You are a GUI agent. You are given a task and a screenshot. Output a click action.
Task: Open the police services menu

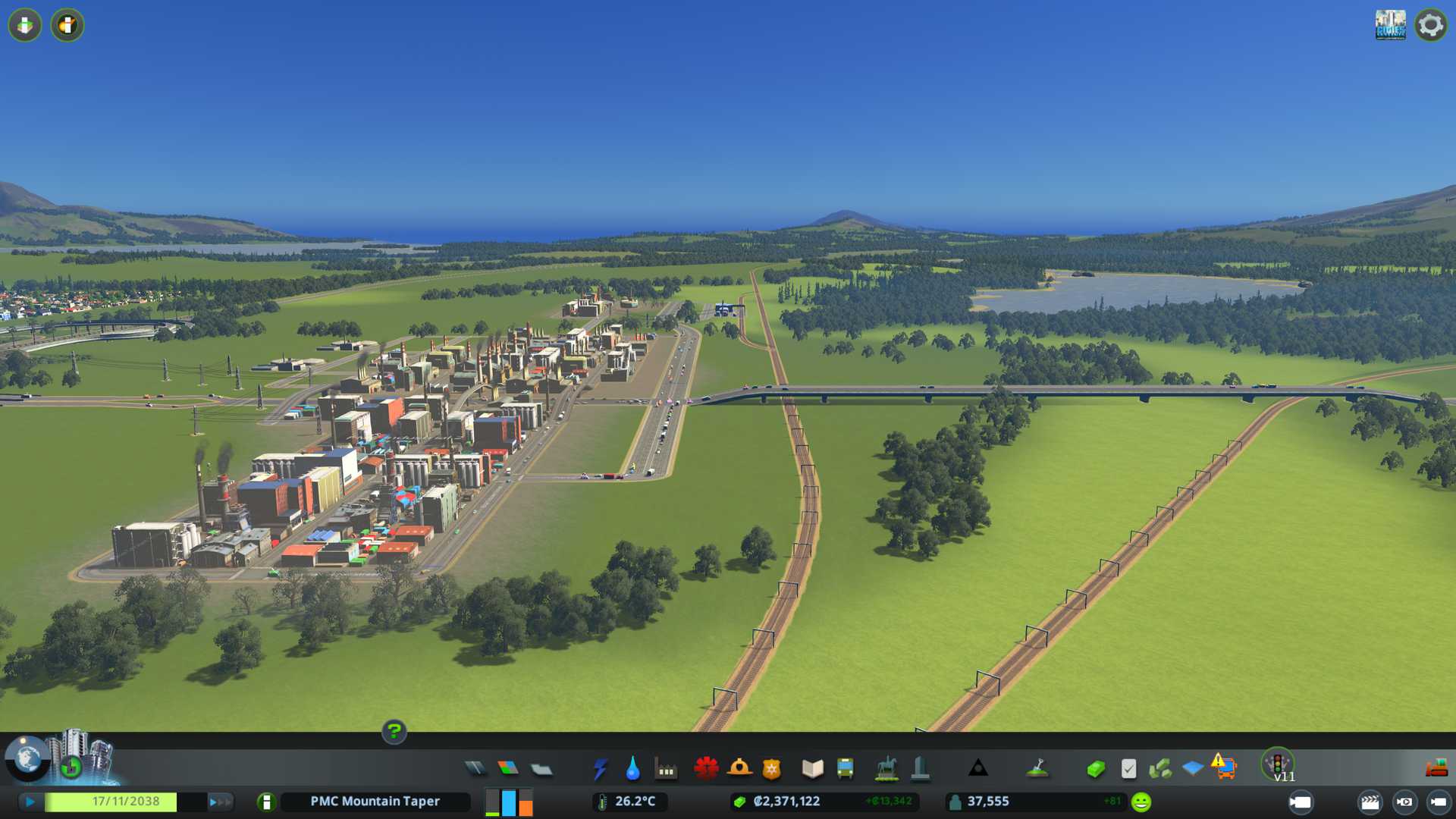pos(771,769)
